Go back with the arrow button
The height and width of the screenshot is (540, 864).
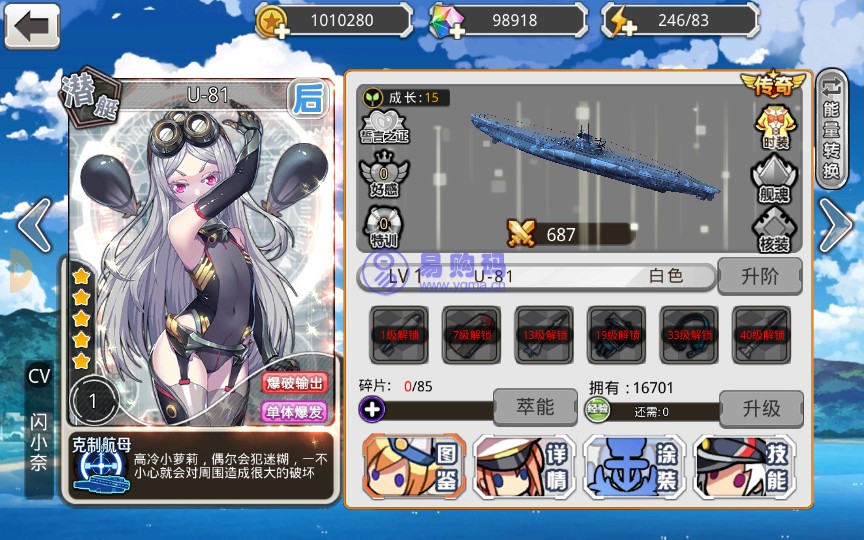click(x=31, y=26)
